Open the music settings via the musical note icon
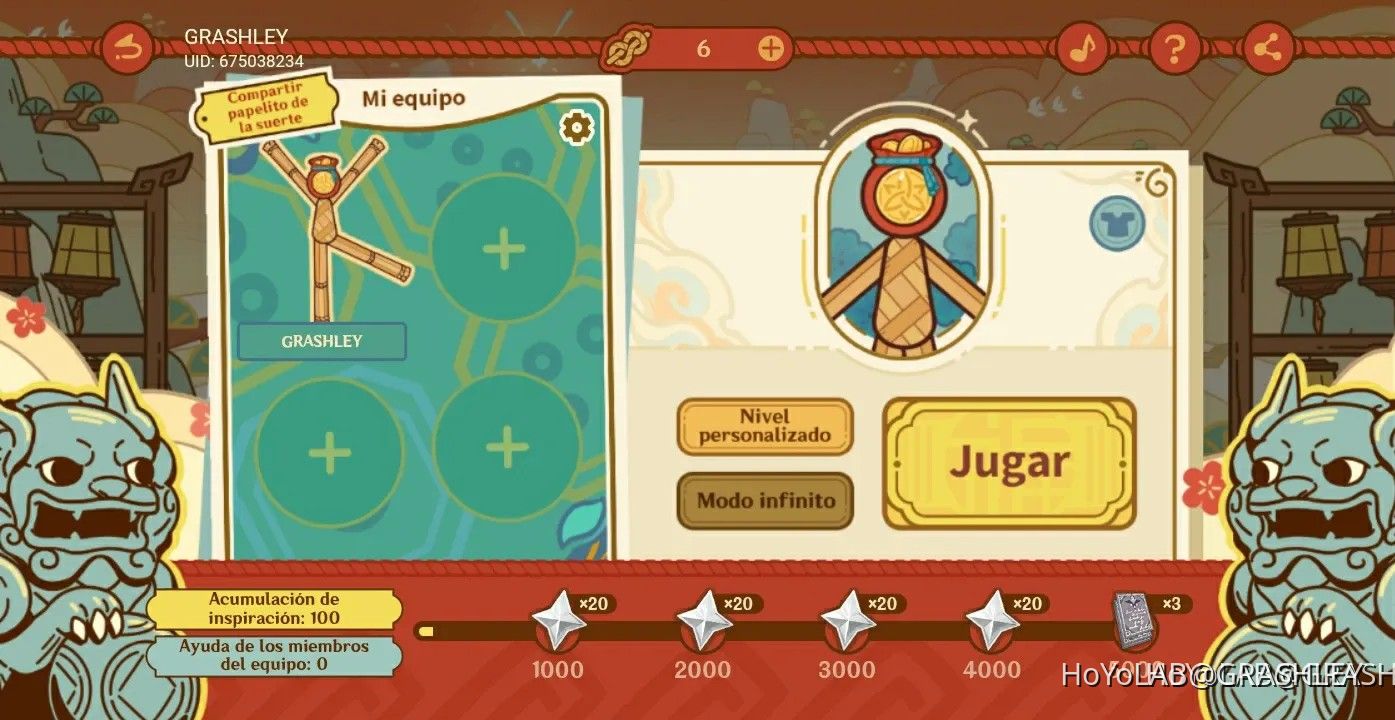The image size is (1395, 720). point(1083,45)
